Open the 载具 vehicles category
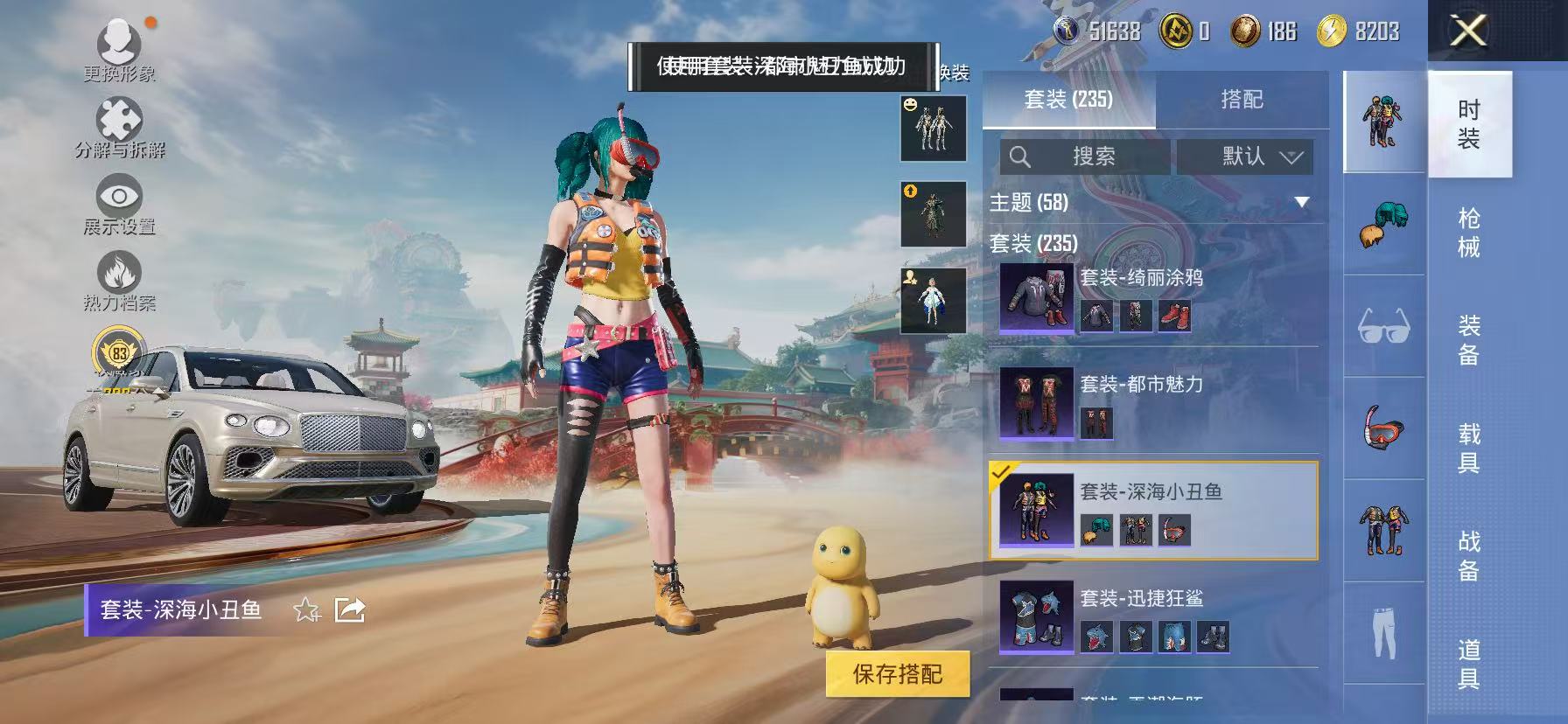This screenshot has height=724, width=1568. (1466, 435)
